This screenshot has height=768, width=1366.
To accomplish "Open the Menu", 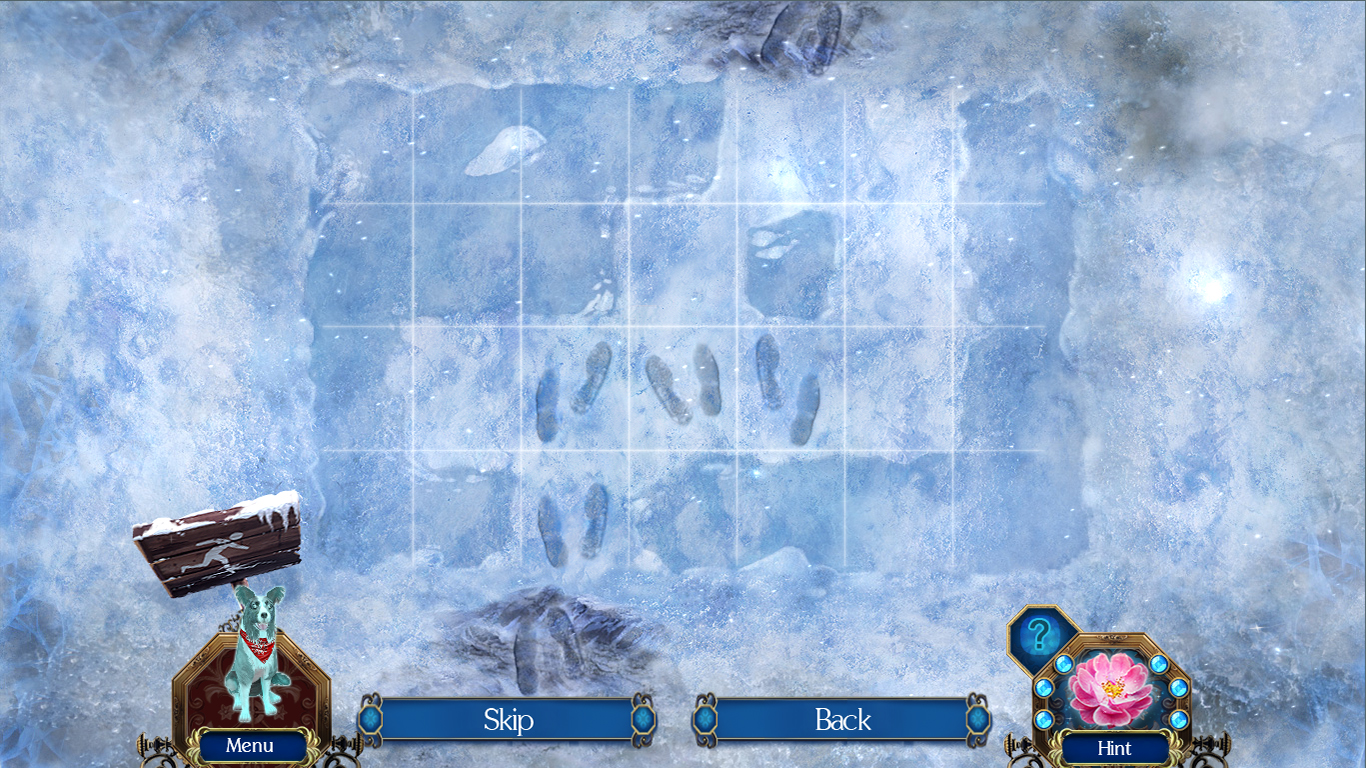I will pyautogui.click(x=250, y=745).
